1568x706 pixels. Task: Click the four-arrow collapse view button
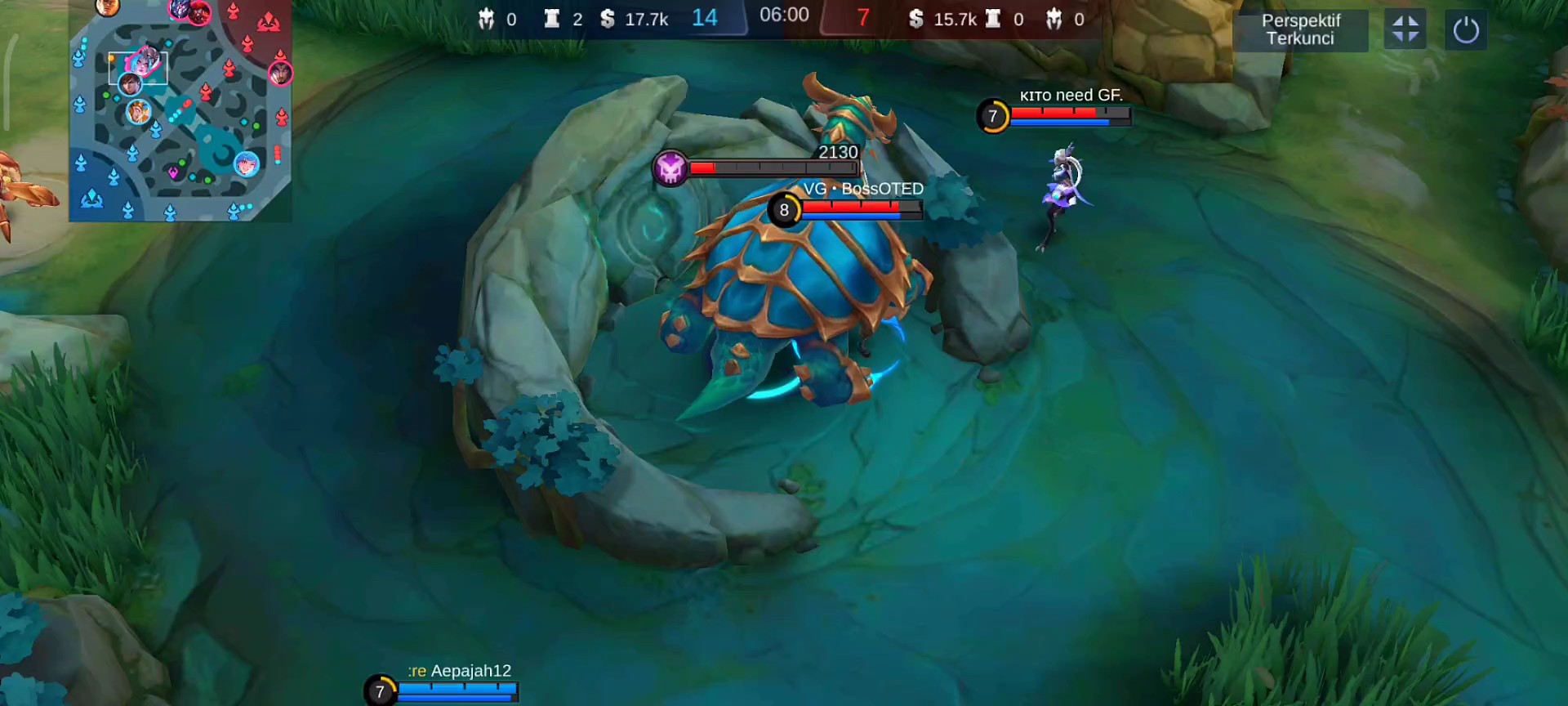(1405, 30)
